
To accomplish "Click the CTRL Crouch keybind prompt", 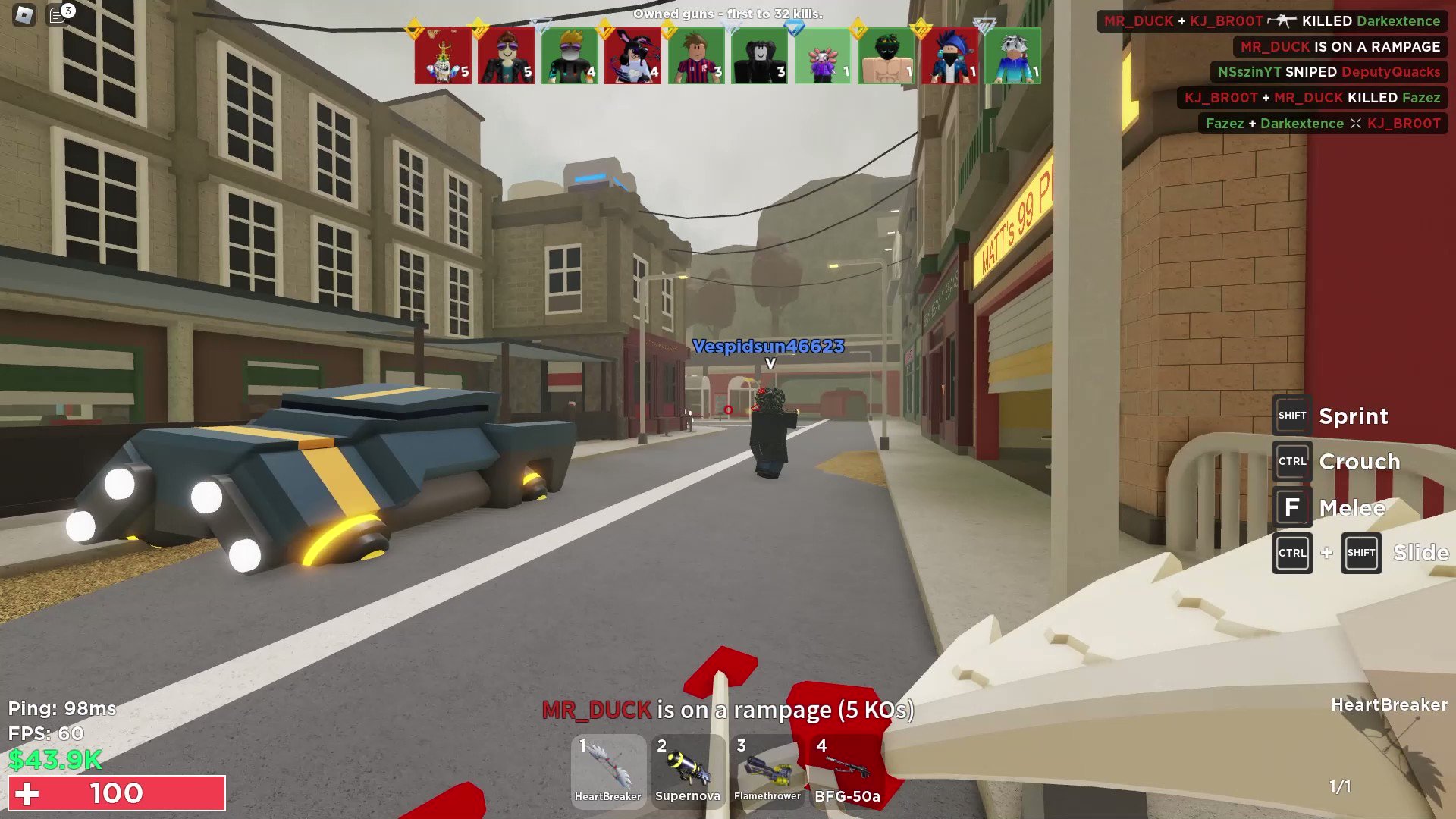I will 1292,461.
